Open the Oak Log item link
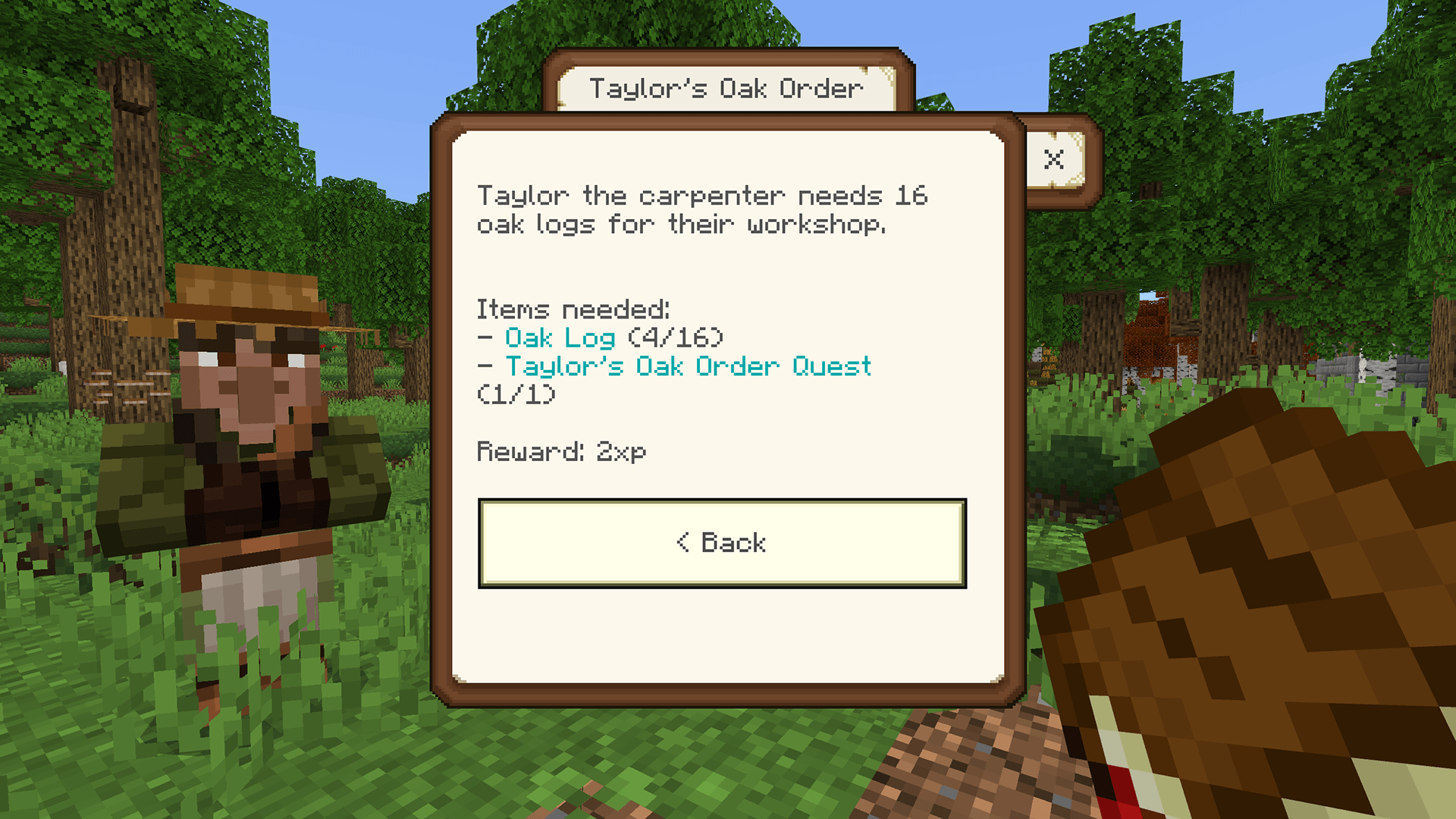Image resolution: width=1456 pixels, height=819 pixels. tap(560, 338)
